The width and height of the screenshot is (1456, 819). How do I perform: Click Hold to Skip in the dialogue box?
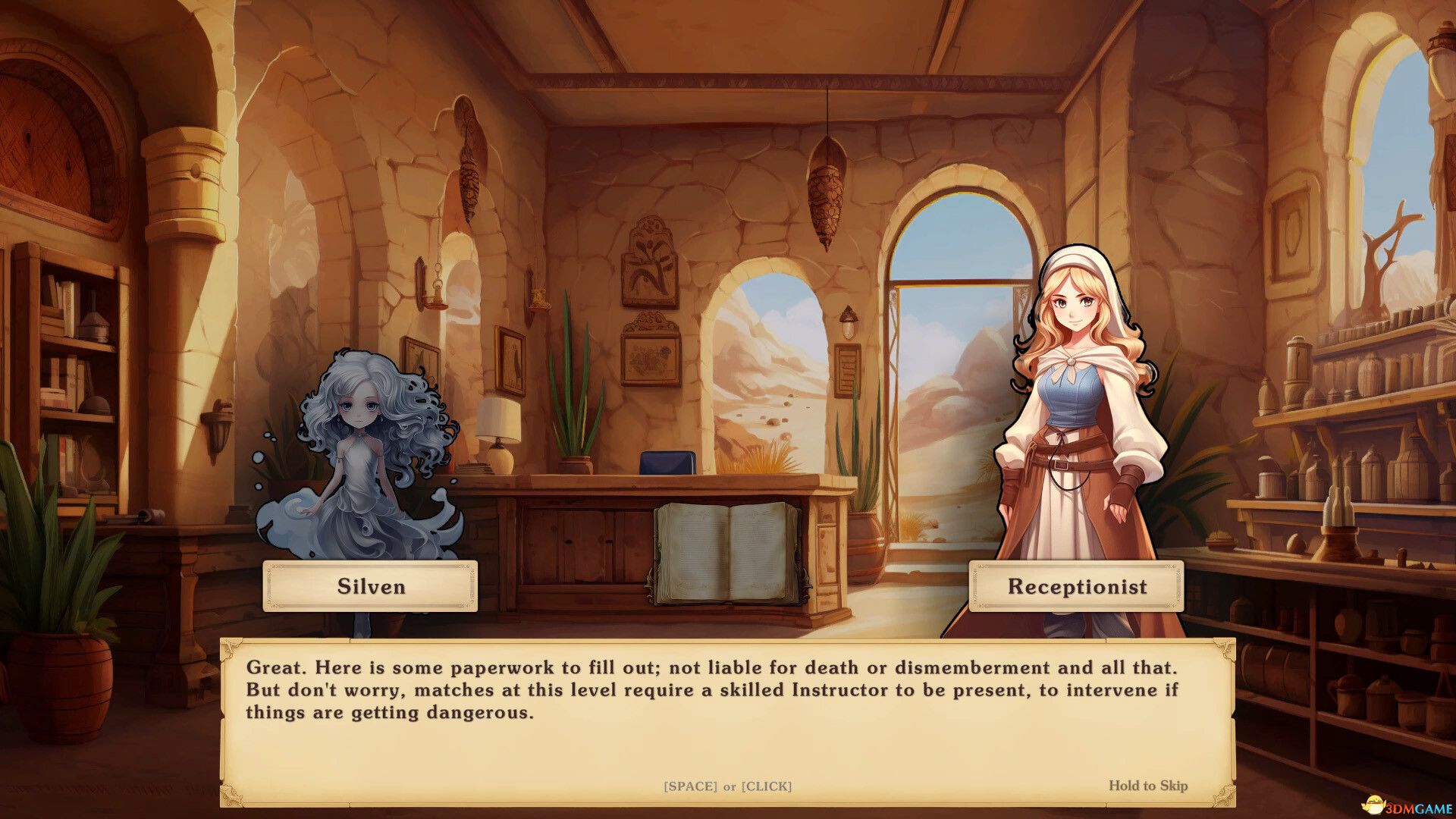1150,786
